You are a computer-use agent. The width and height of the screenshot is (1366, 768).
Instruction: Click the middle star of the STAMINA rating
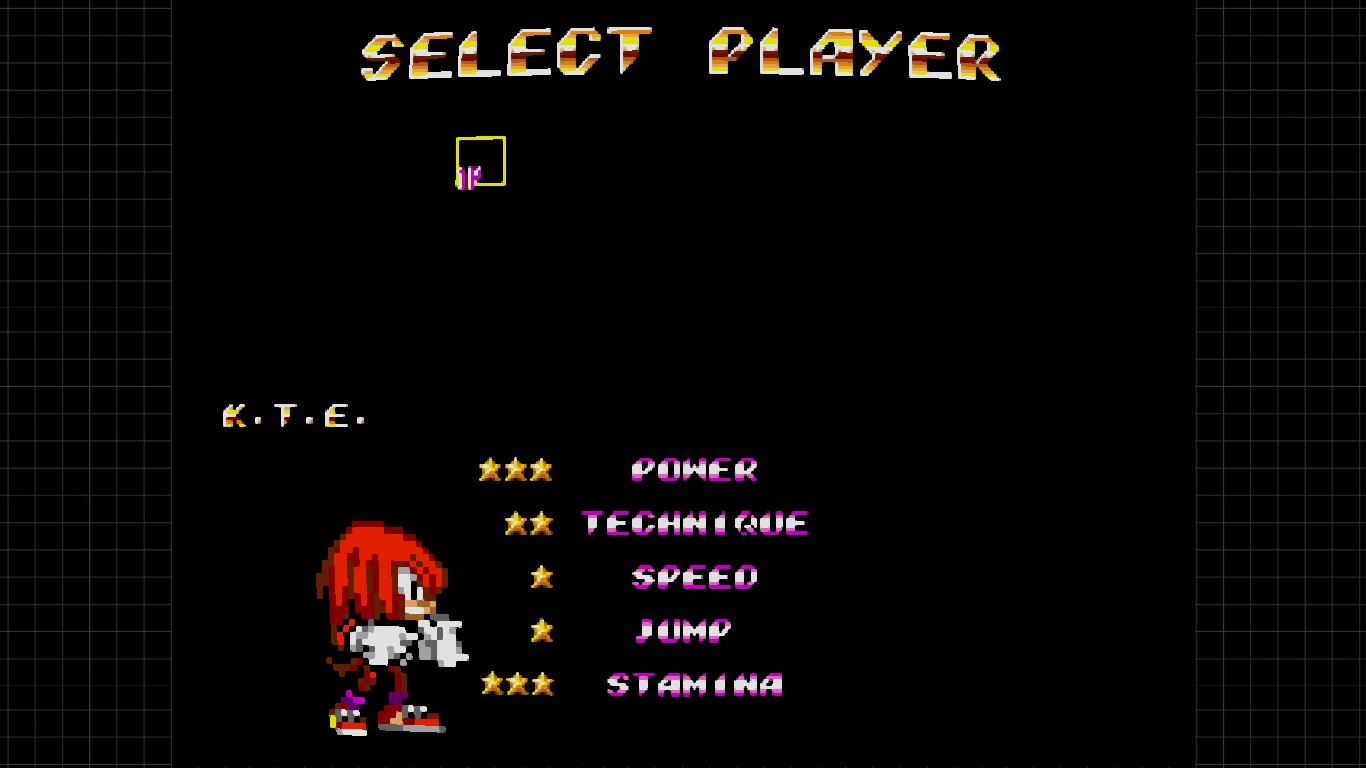click(515, 685)
